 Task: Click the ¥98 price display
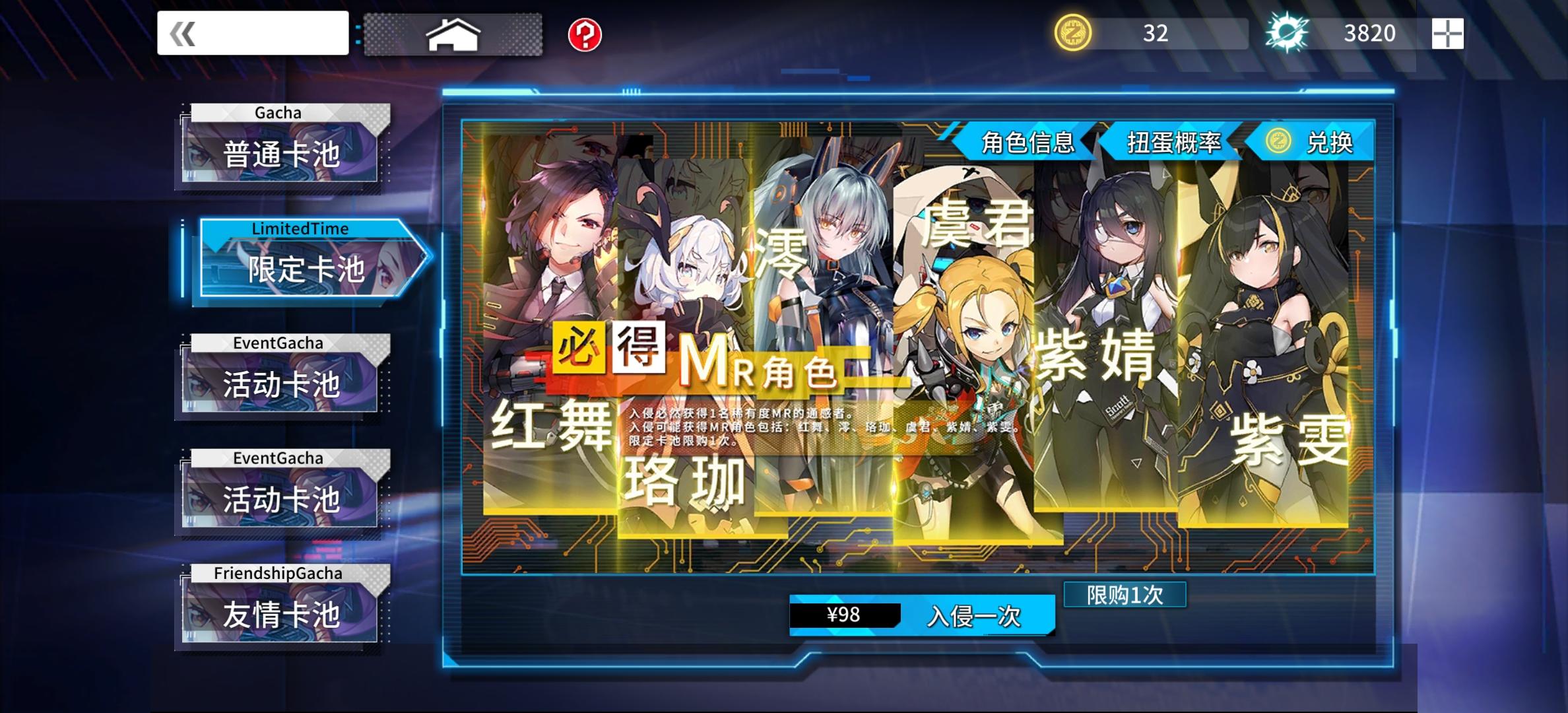[847, 614]
